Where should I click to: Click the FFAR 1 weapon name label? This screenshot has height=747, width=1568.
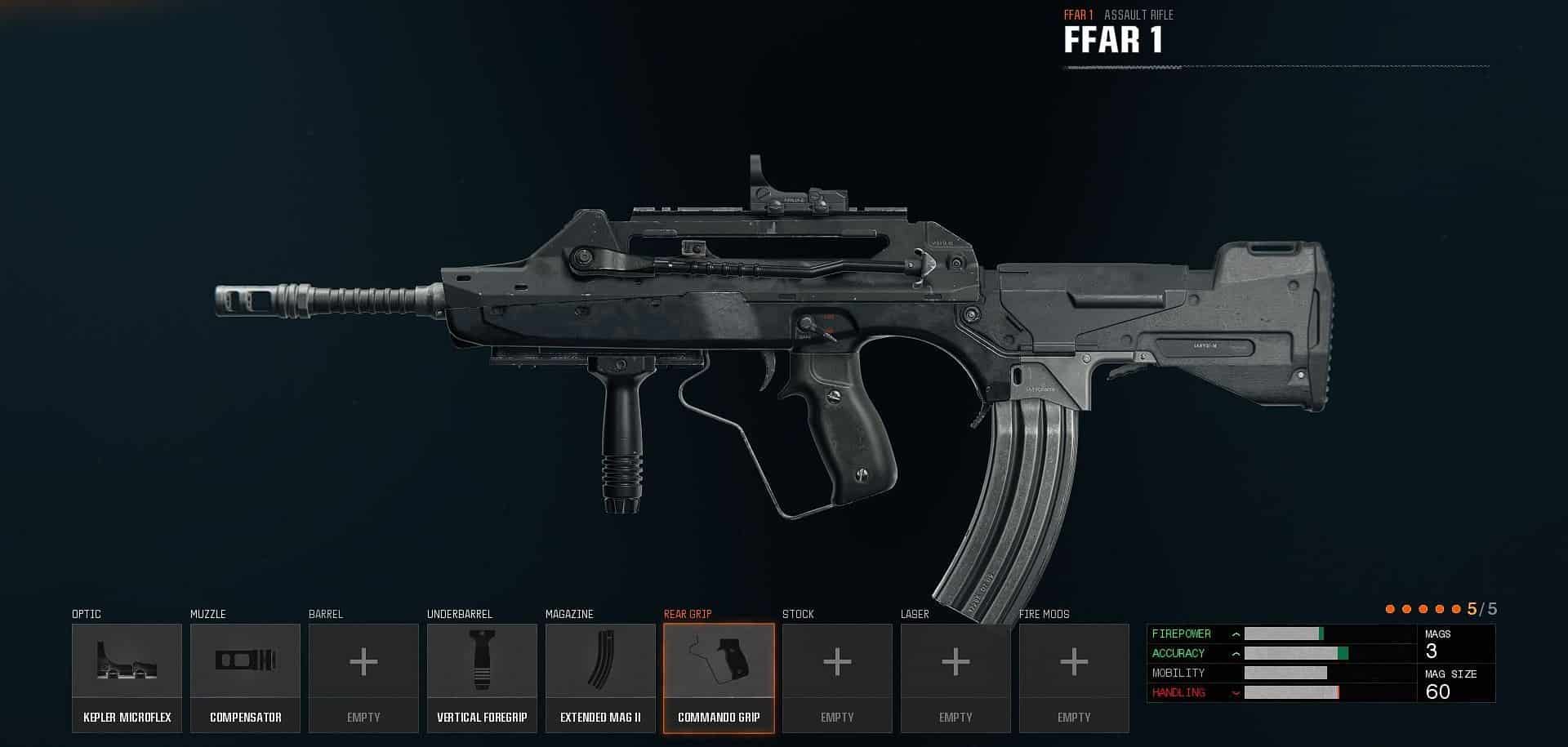point(1116,36)
